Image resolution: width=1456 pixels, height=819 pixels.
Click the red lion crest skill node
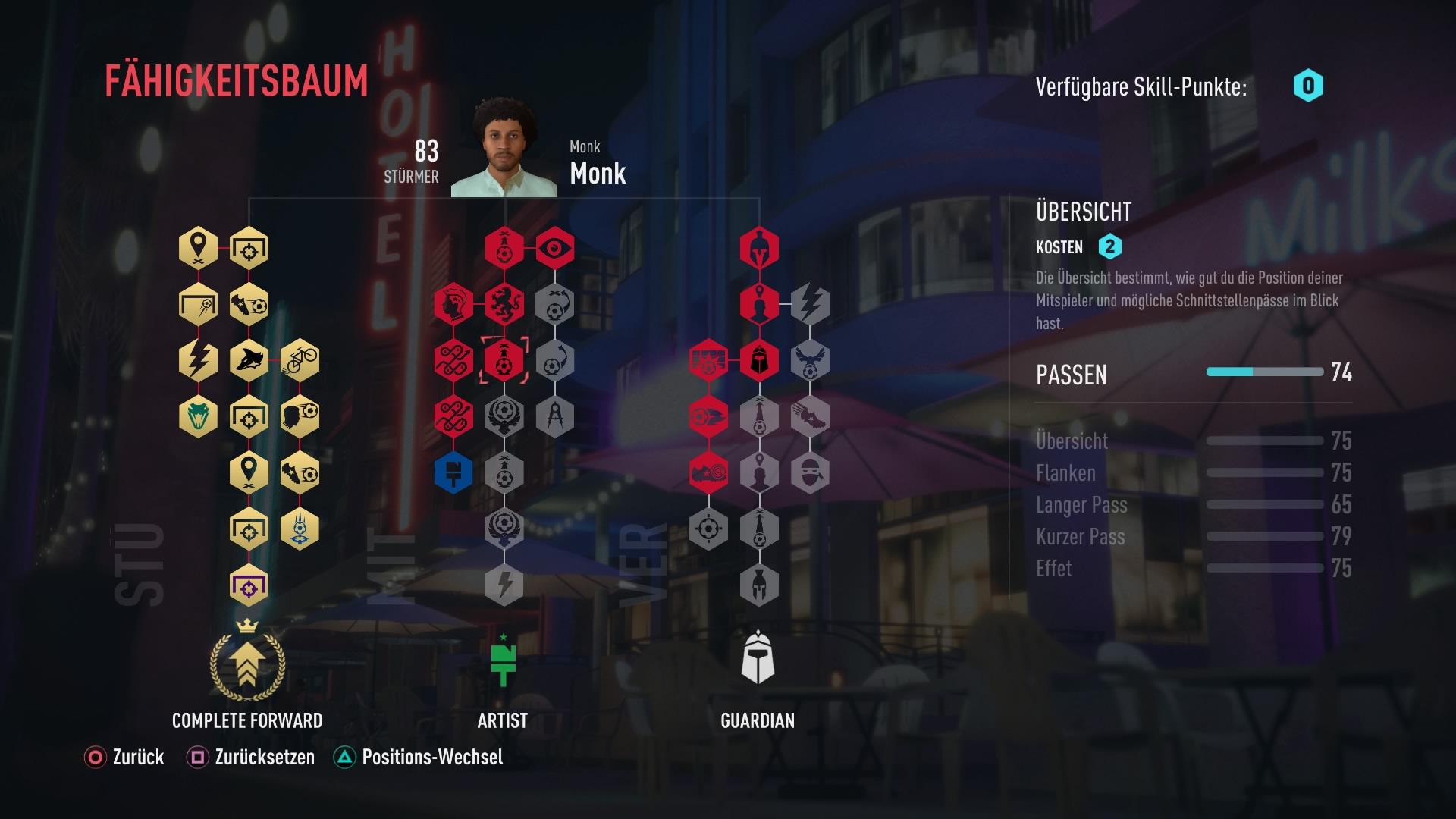(x=504, y=304)
